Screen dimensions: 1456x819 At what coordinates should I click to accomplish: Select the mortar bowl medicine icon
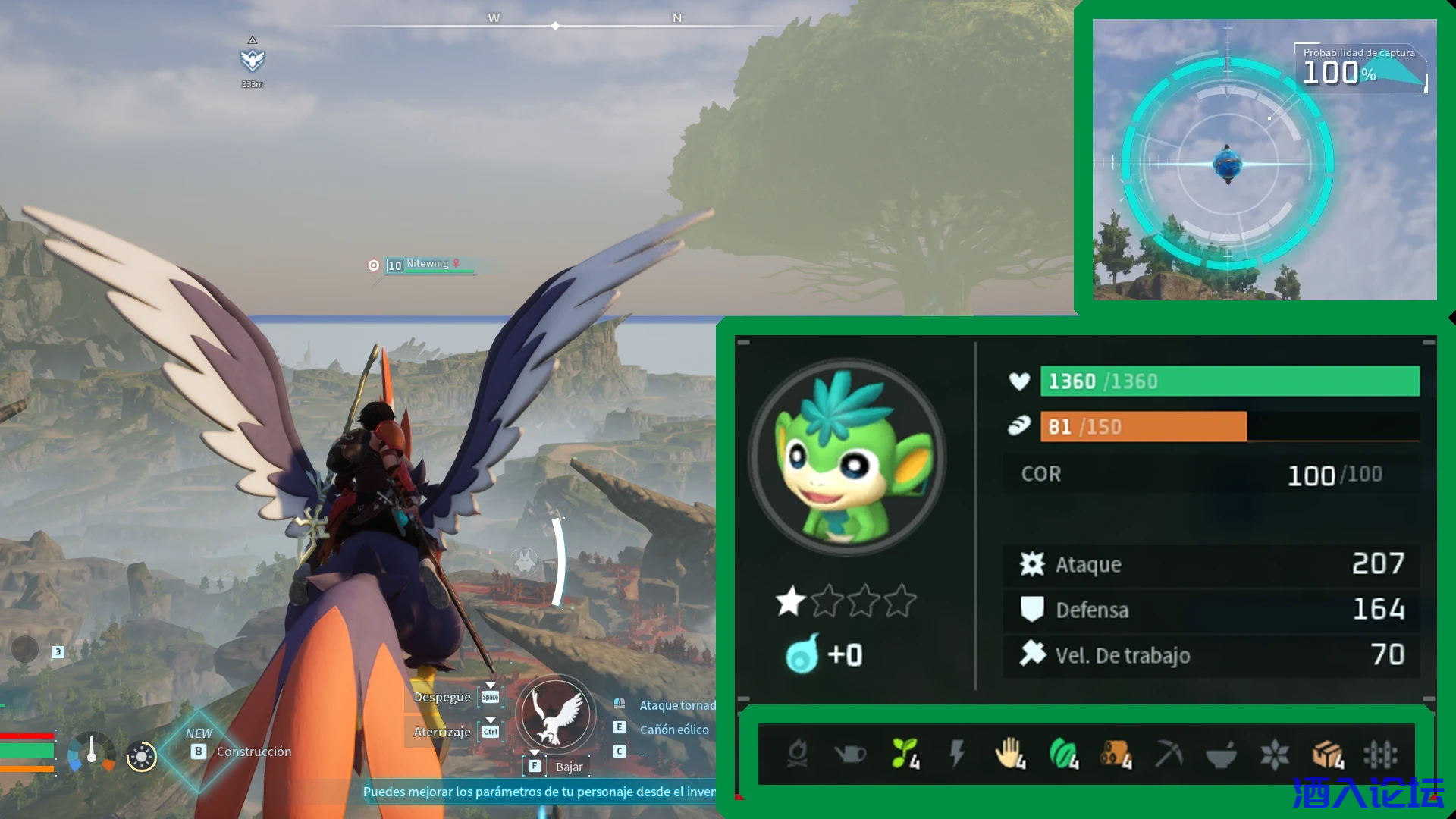point(1221,754)
